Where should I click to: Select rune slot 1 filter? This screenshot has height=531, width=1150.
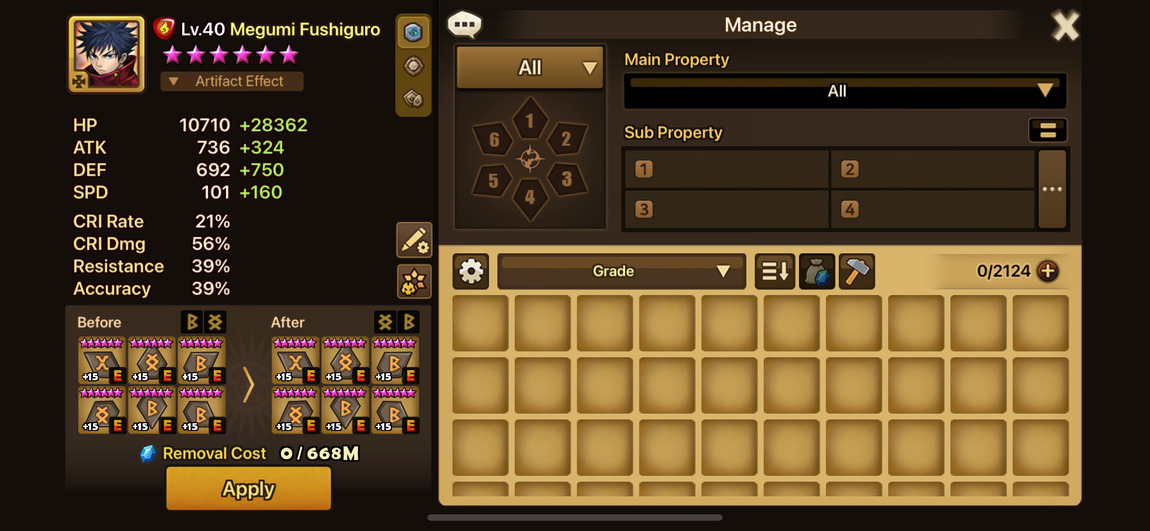point(530,121)
